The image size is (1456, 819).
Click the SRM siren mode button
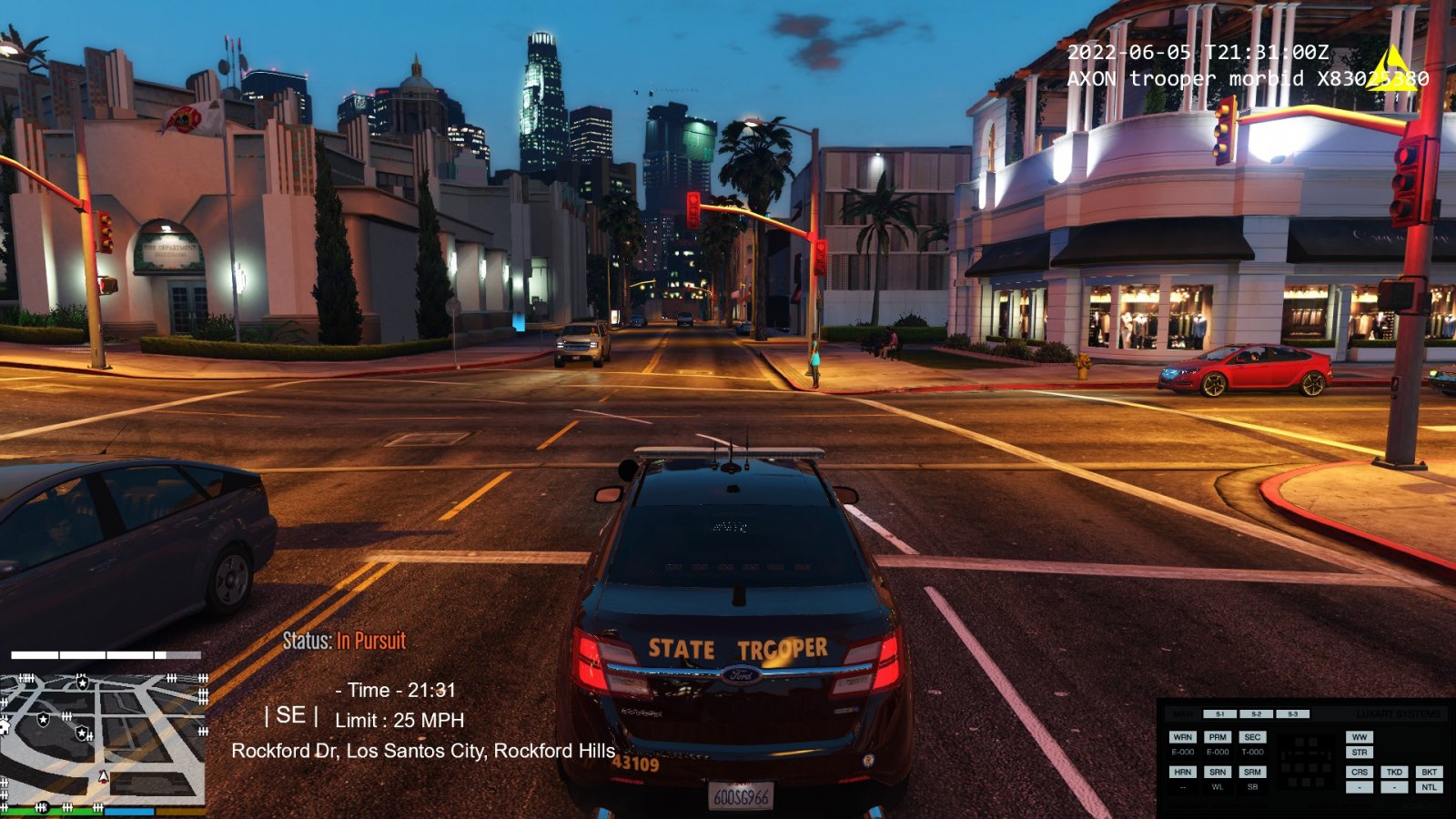pos(1252,772)
